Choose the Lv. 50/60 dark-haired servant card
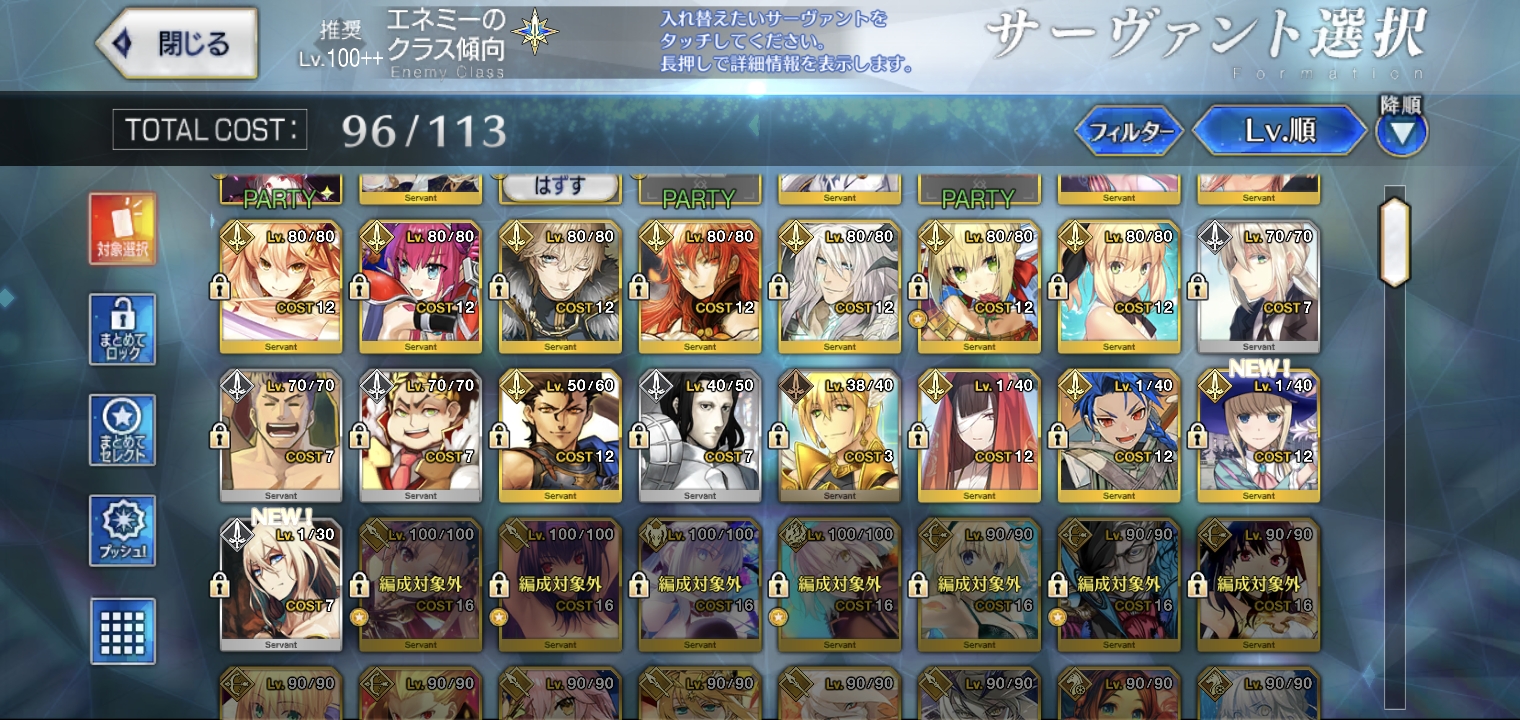Viewport: 1520px width, 720px height. coord(559,436)
